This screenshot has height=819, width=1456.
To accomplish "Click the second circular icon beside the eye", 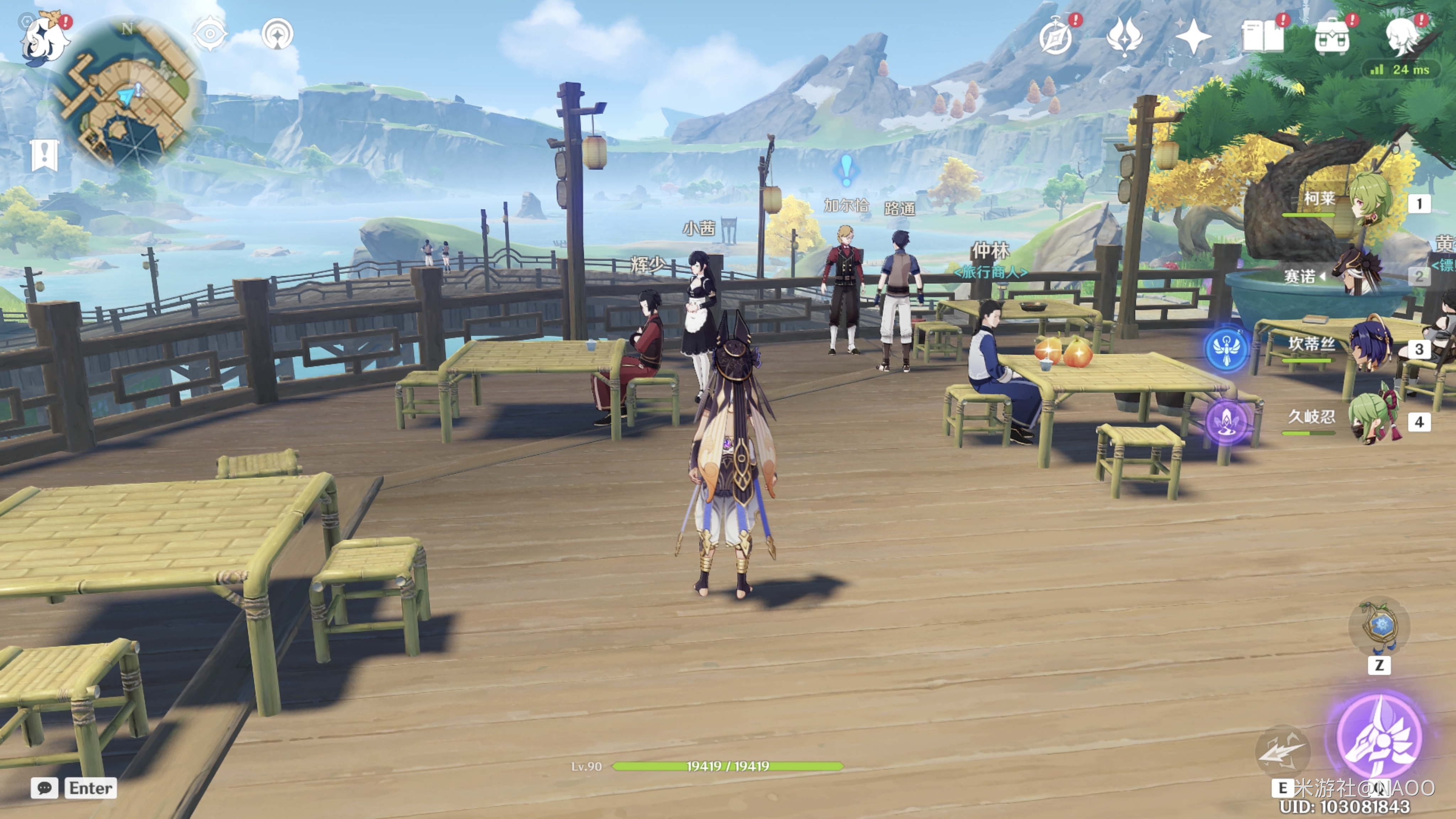I will (278, 34).
